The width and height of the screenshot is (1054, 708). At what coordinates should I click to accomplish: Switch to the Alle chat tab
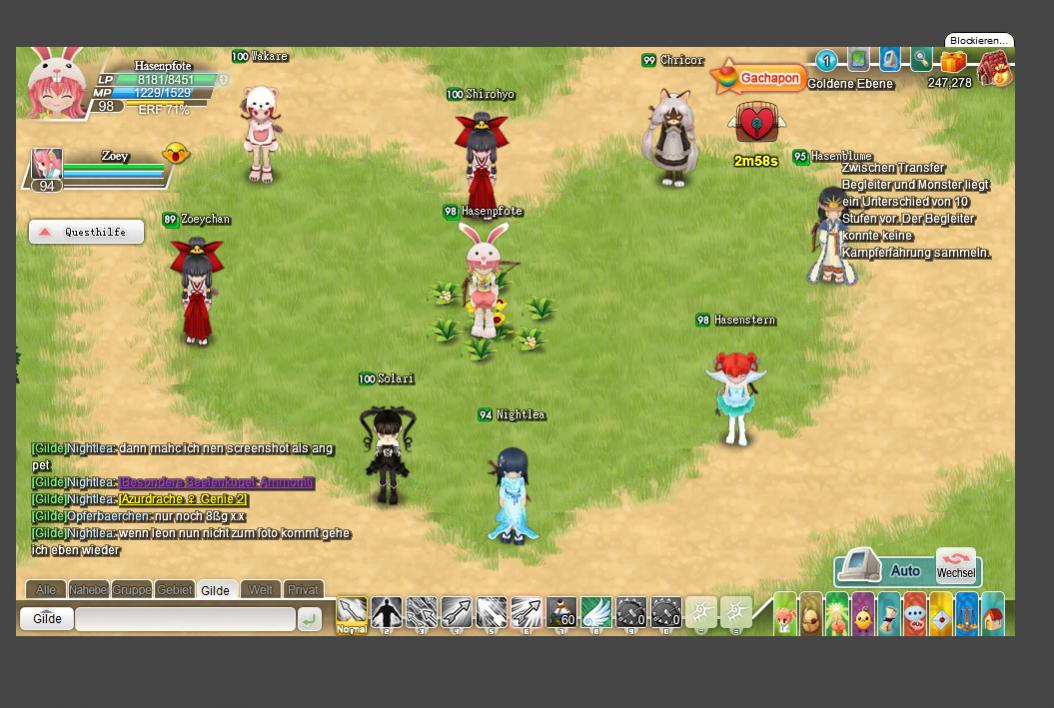46,590
